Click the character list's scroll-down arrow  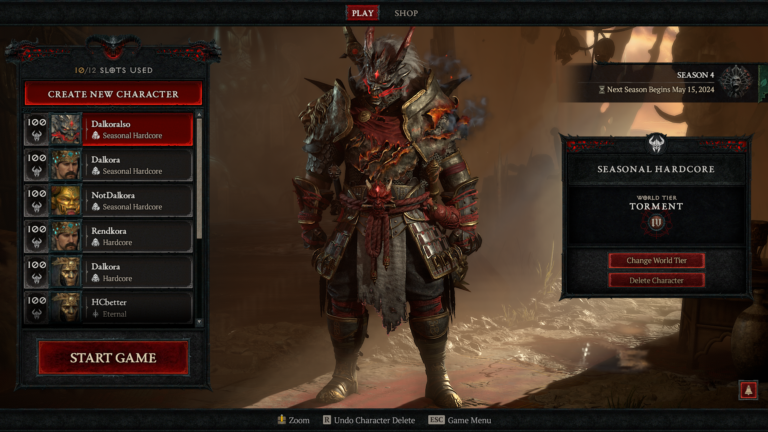point(199,322)
